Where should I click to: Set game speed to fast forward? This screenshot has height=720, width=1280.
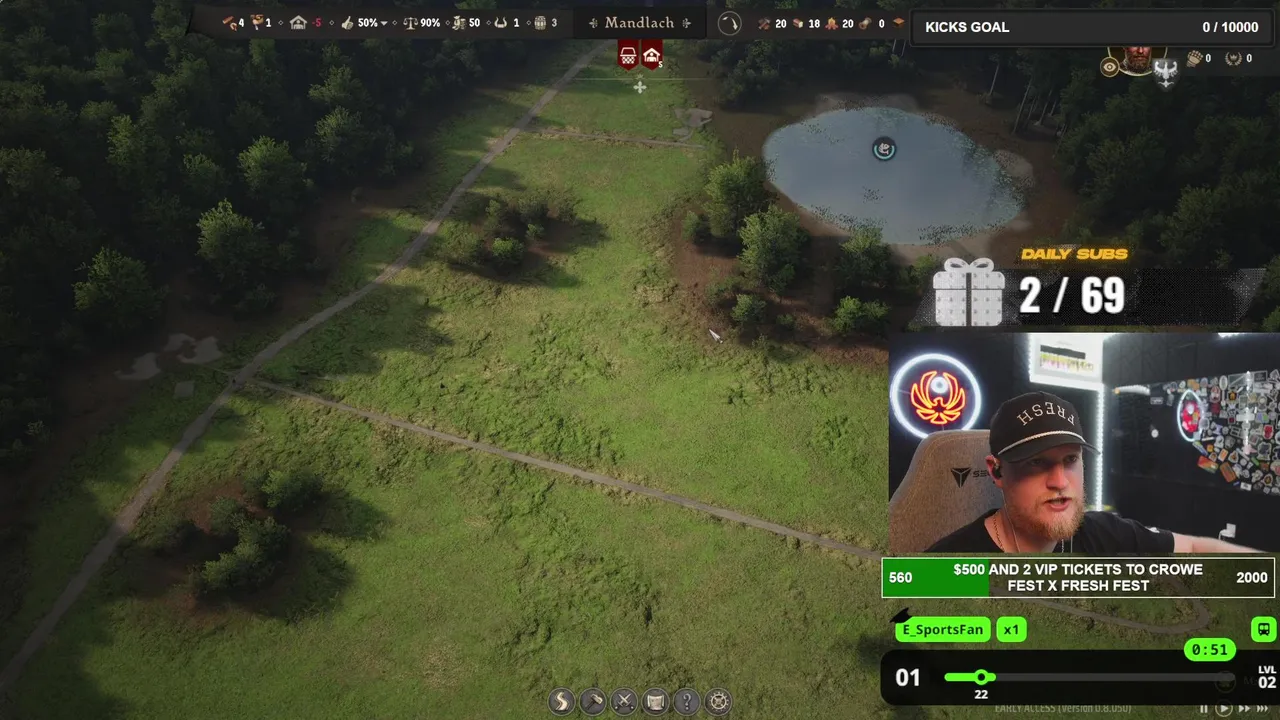pyautogui.click(x=1244, y=709)
